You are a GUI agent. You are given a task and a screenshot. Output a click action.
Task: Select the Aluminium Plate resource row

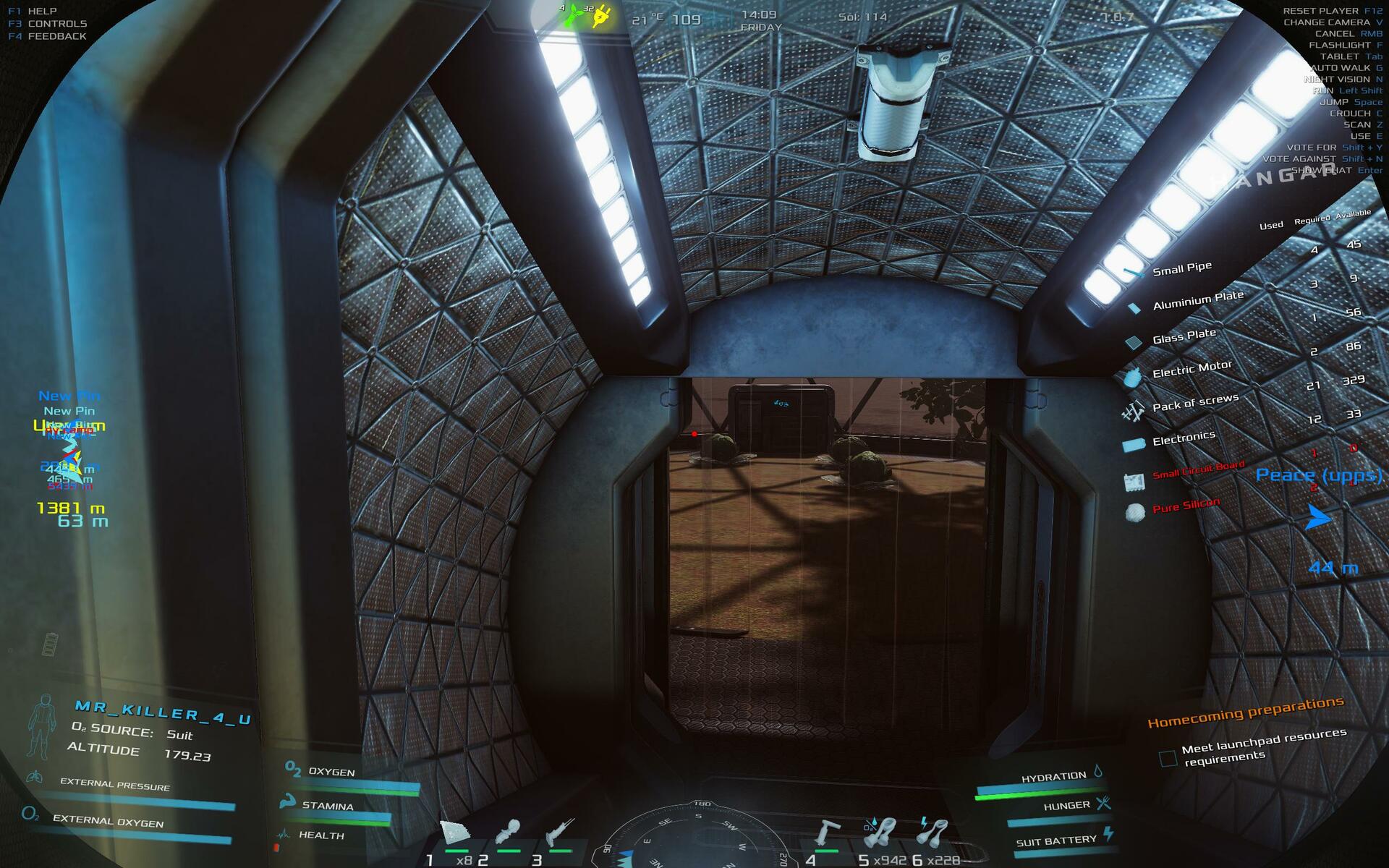pyautogui.click(x=1198, y=300)
